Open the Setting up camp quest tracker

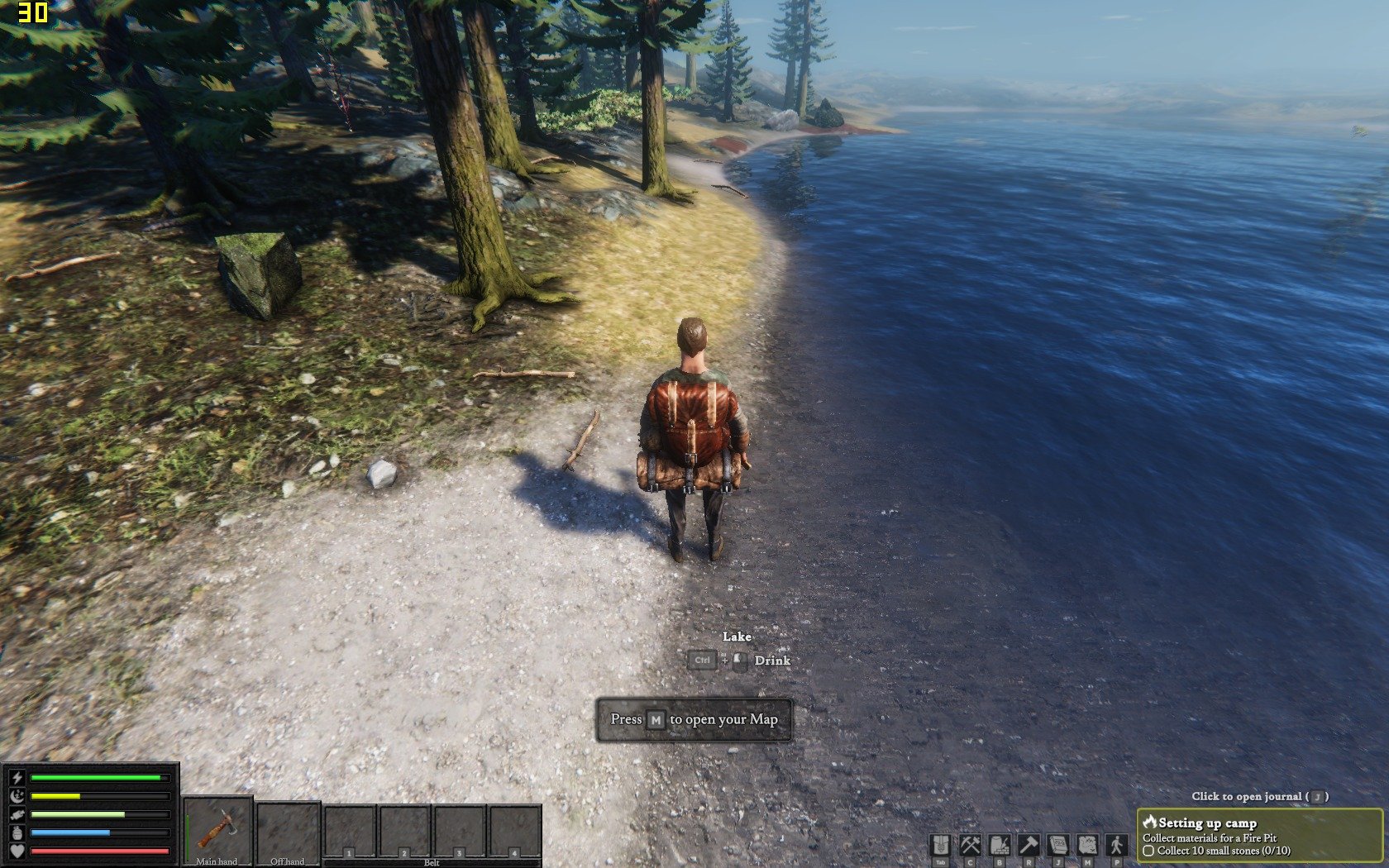click(x=1259, y=836)
